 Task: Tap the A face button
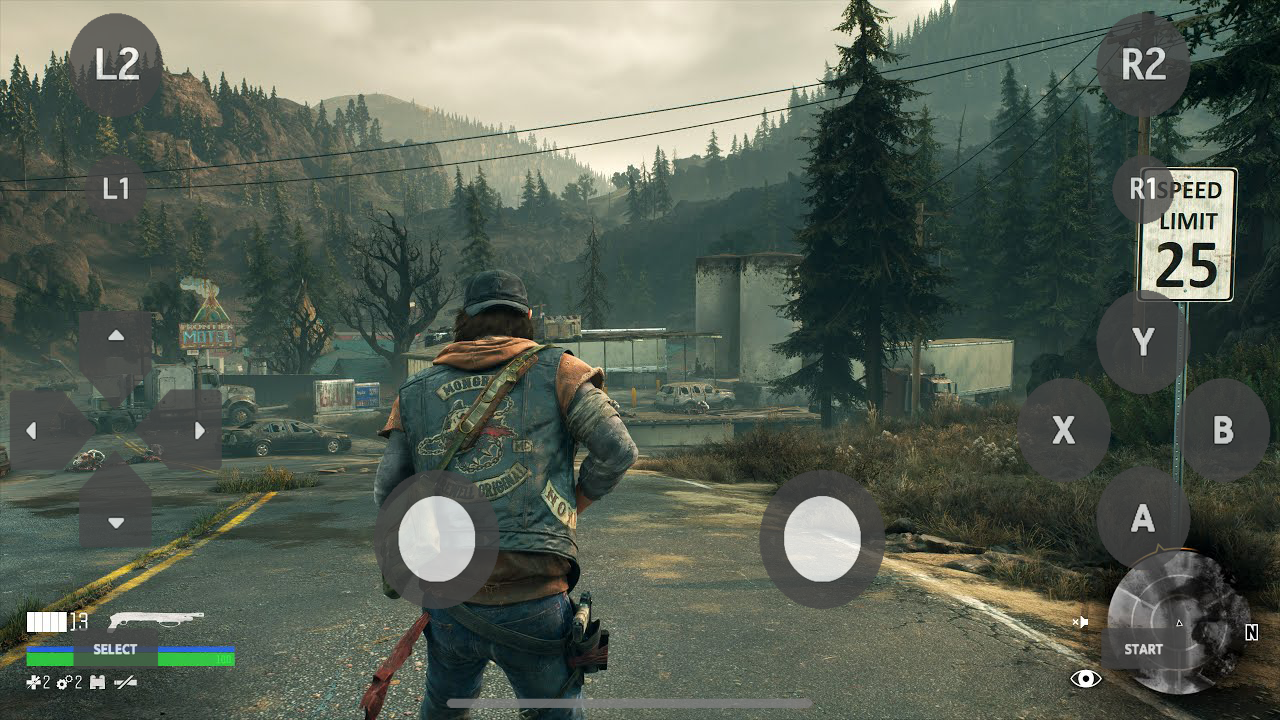[x=1142, y=518]
